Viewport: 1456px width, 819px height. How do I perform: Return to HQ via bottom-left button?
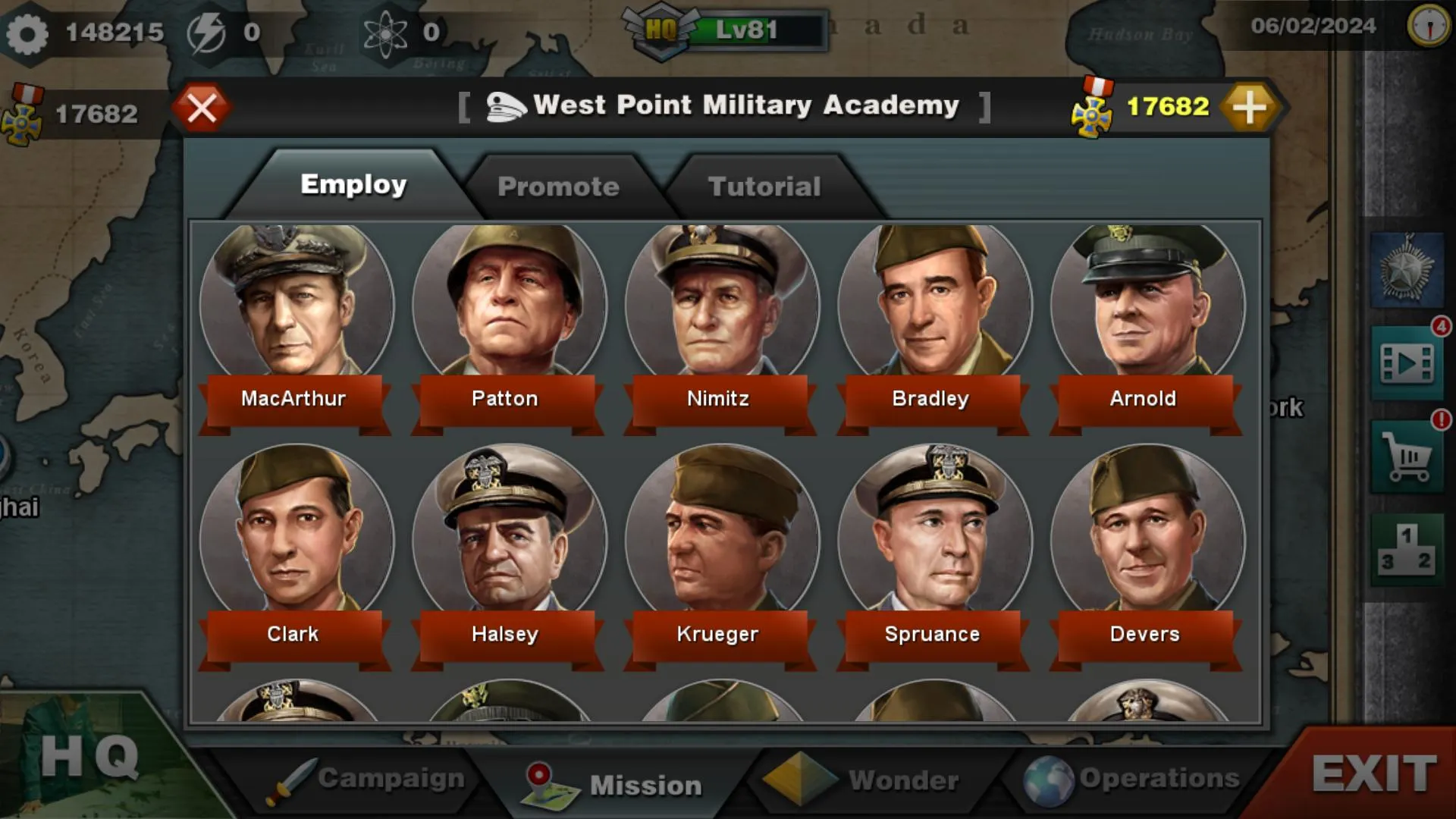point(91,758)
